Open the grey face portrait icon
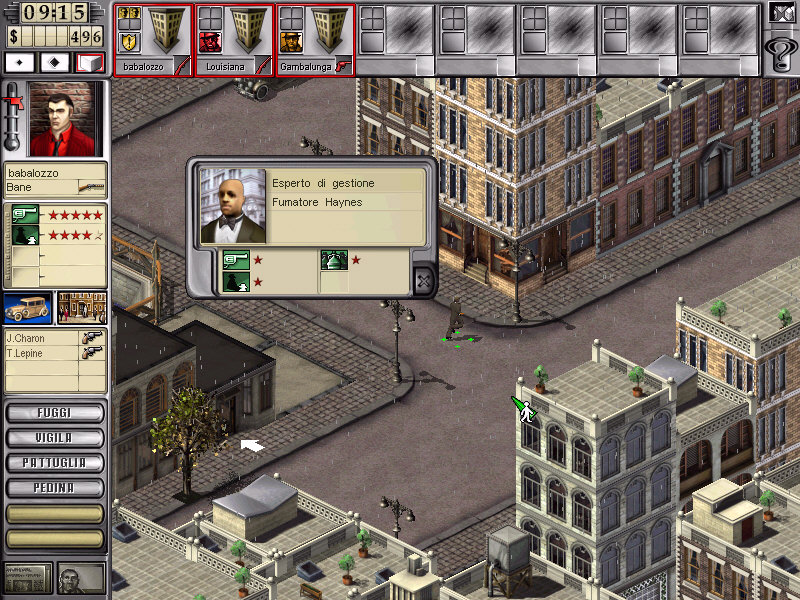This screenshot has width=800, height=600. pos(82,577)
